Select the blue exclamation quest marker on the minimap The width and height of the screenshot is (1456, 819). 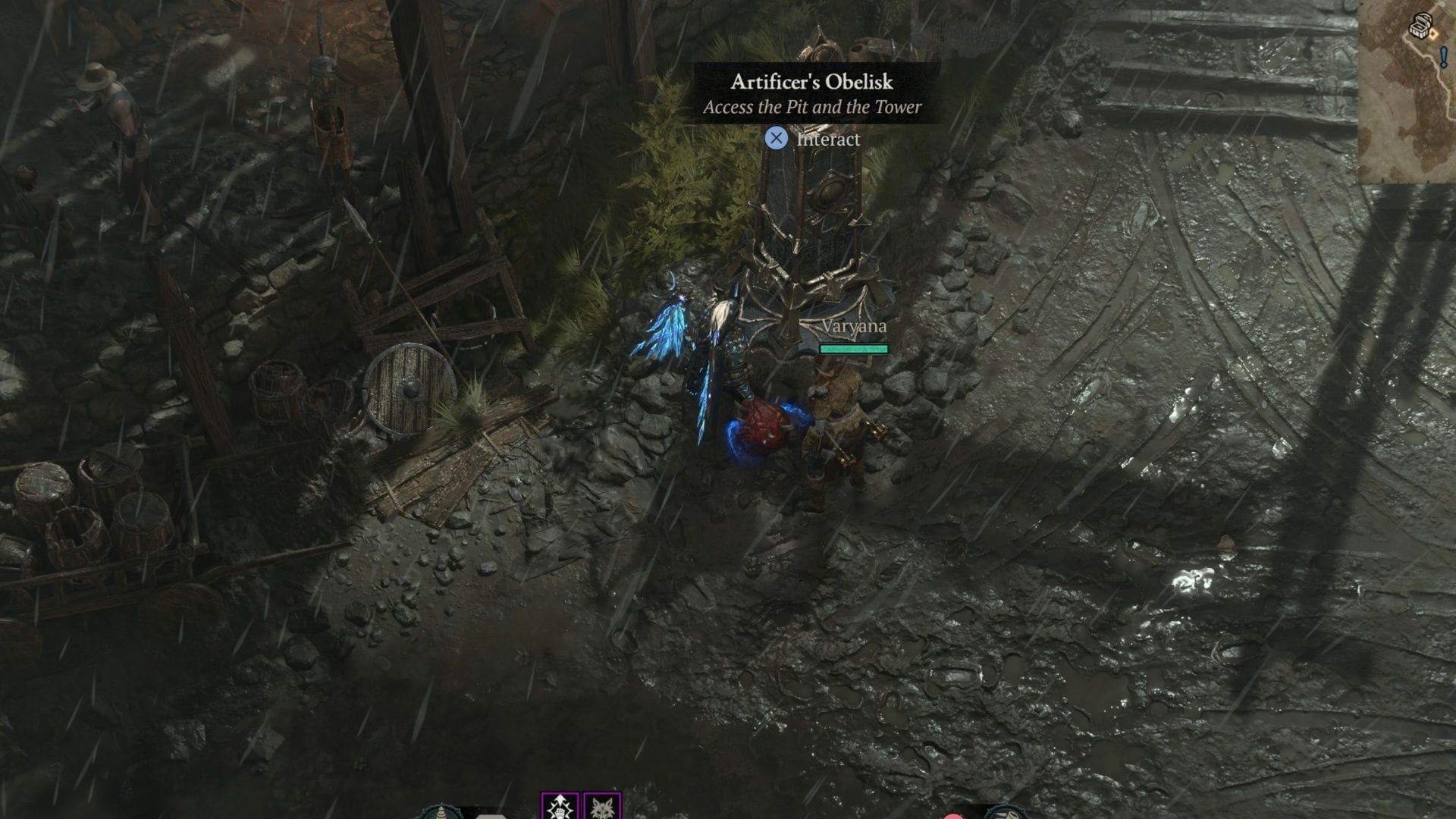point(1444,57)
